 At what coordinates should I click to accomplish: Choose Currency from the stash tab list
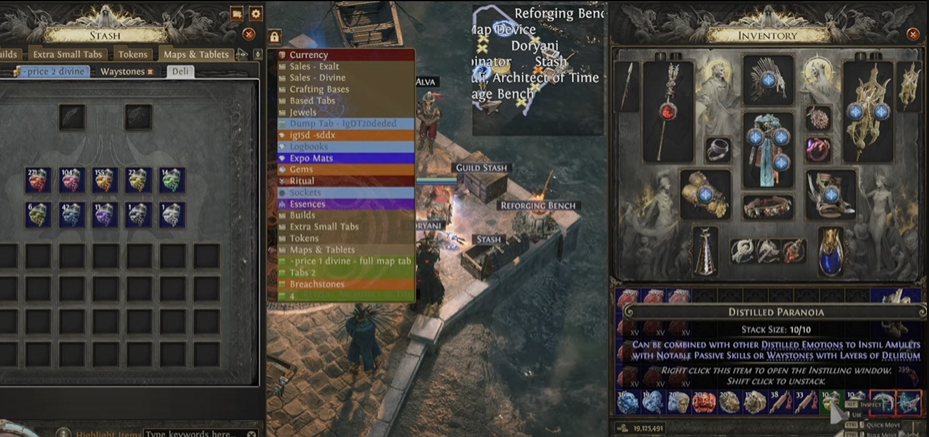point(309,56)
